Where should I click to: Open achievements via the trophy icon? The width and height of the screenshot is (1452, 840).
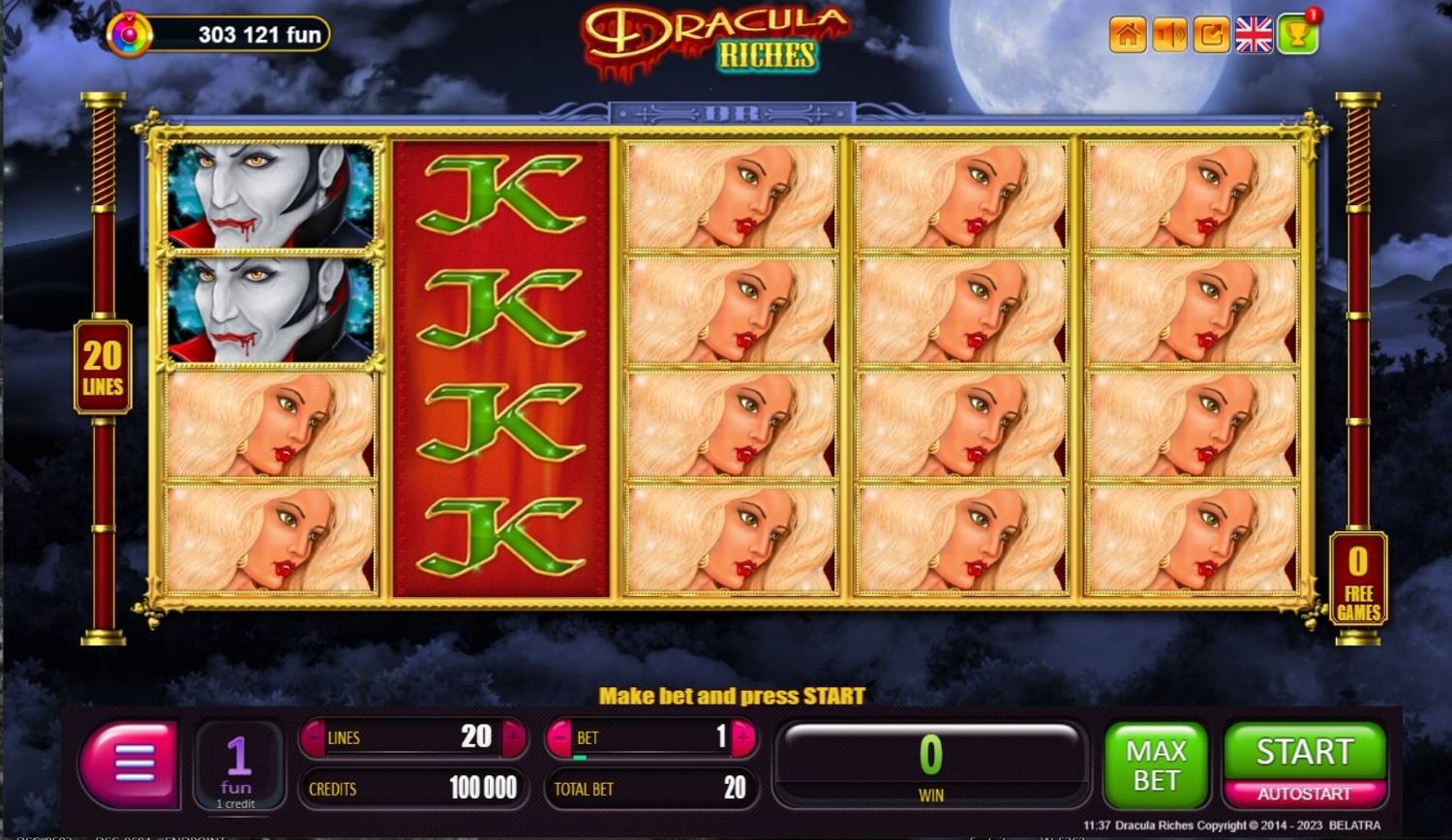click(x=1297, y=35)
